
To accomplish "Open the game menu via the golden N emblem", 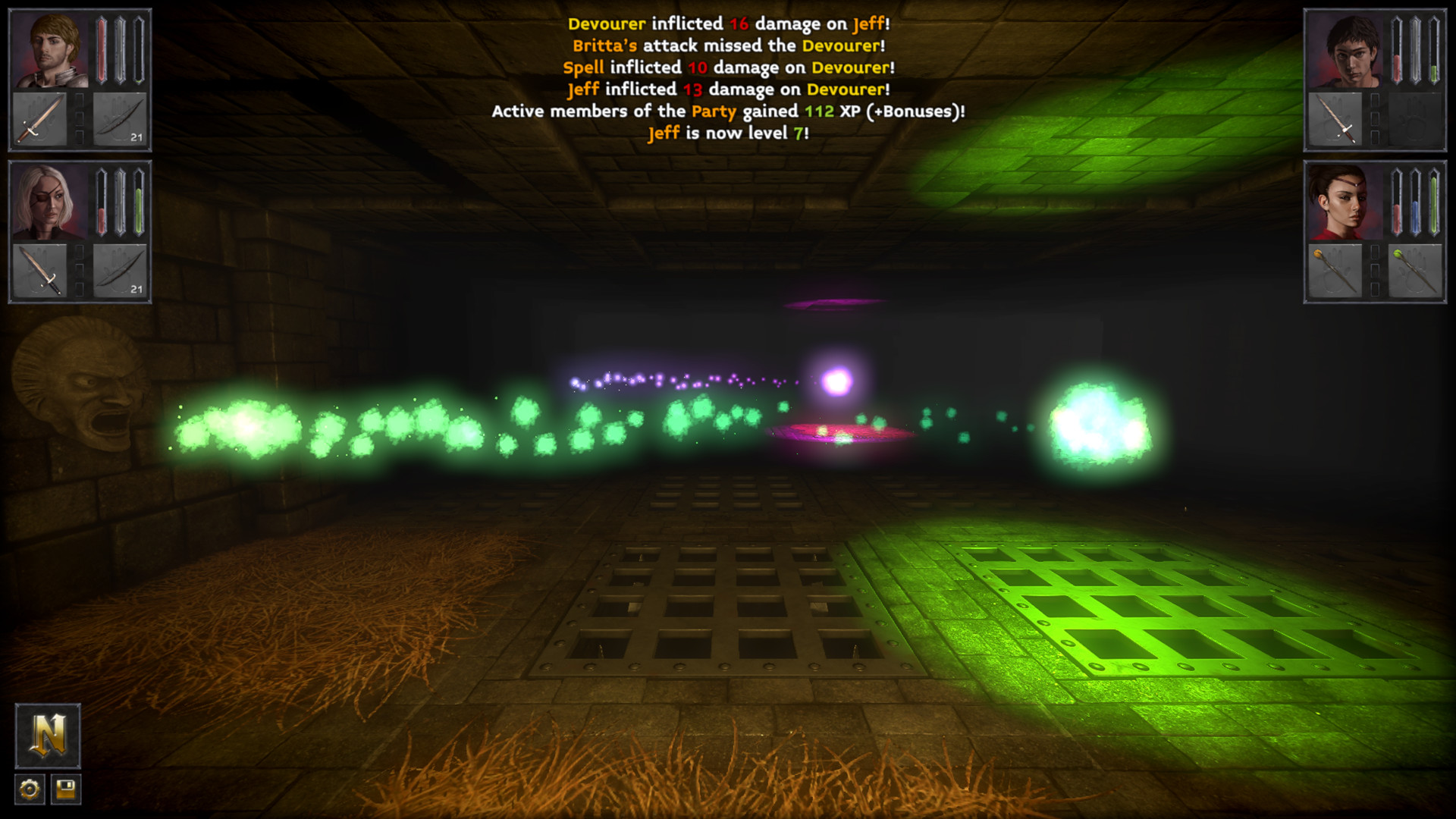I will point(47,734).
